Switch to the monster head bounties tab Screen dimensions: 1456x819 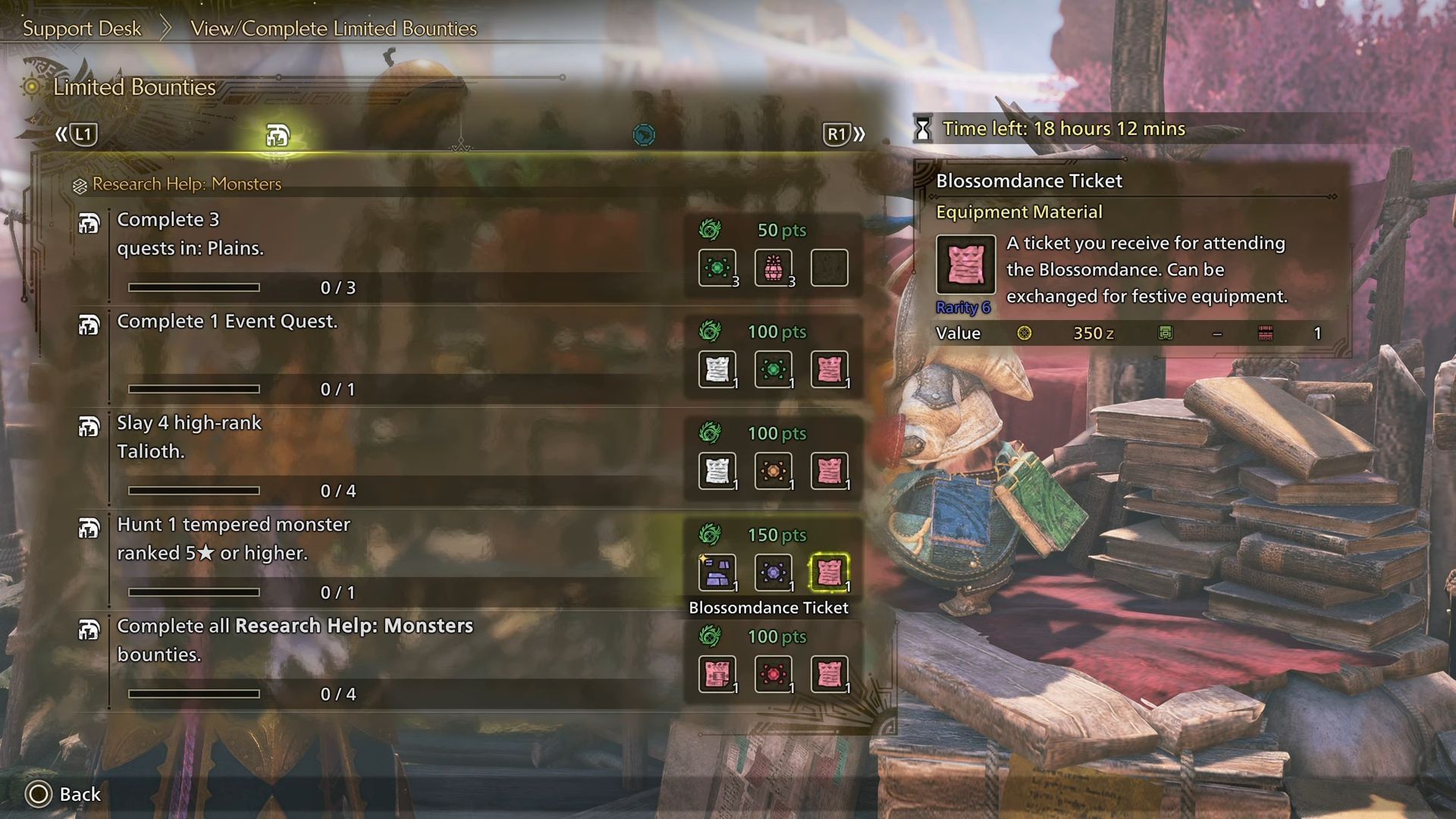(278, 136)
